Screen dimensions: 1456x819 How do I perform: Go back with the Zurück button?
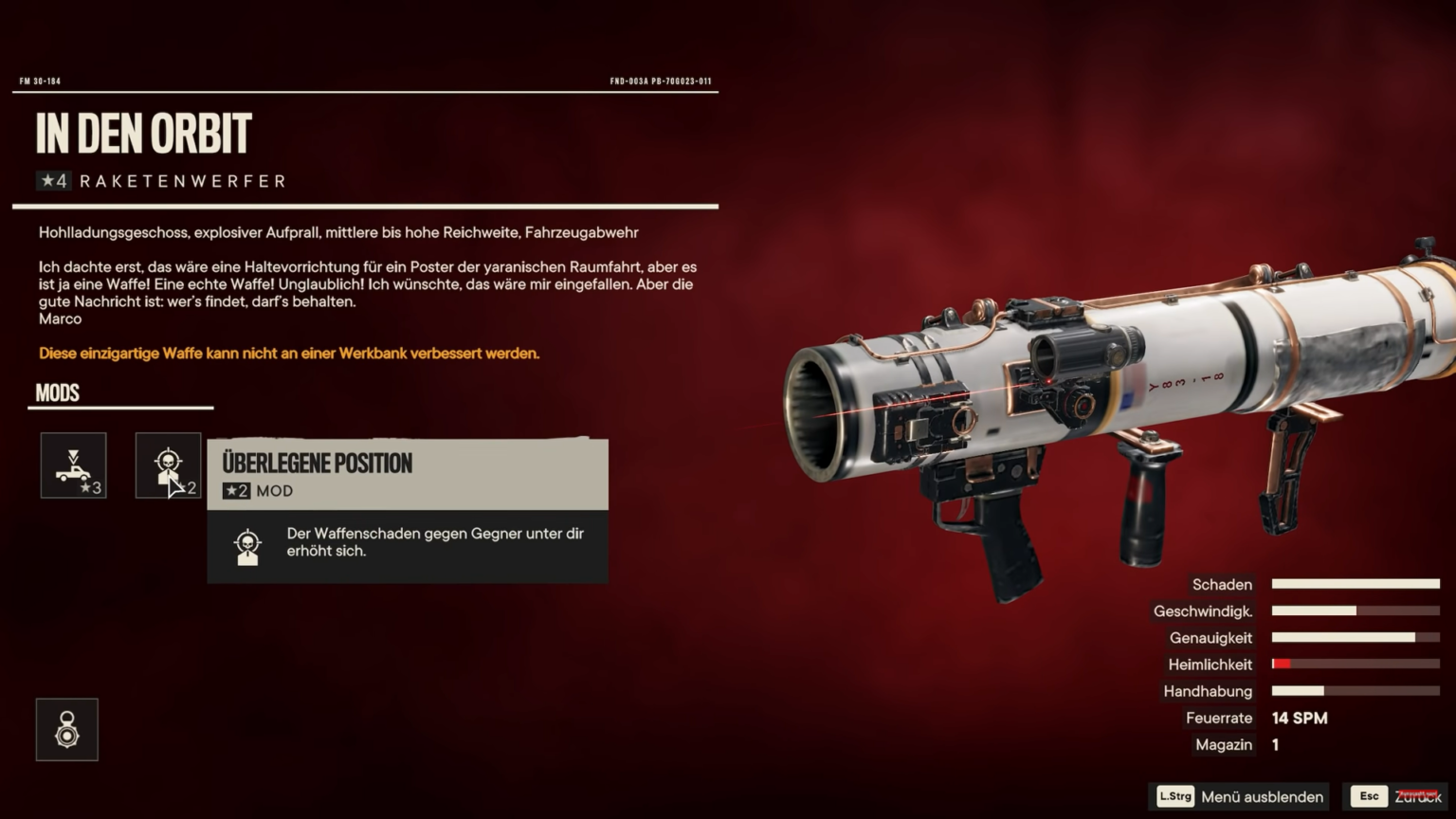coord(1397,796)
